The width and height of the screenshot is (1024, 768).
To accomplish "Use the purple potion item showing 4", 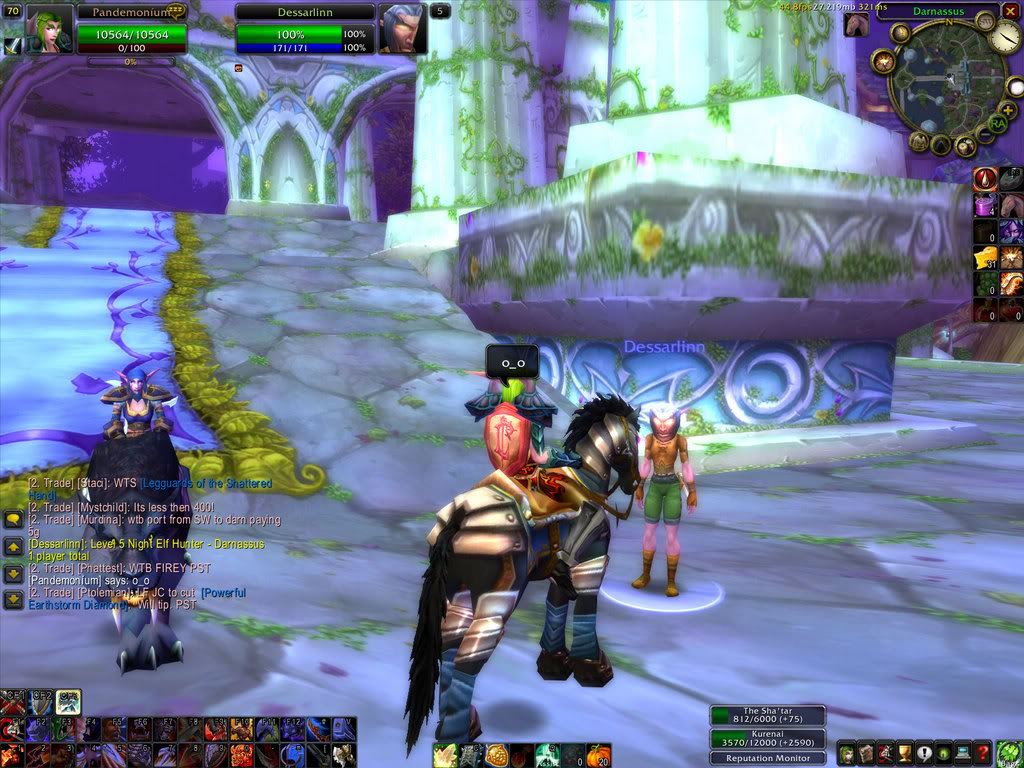I will 985,205.
